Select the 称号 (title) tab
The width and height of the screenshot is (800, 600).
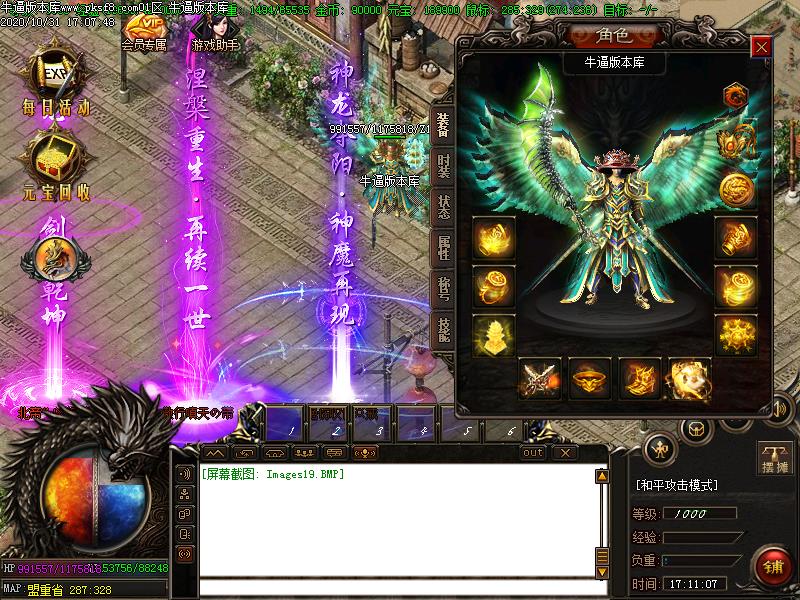tap(443, 289)
